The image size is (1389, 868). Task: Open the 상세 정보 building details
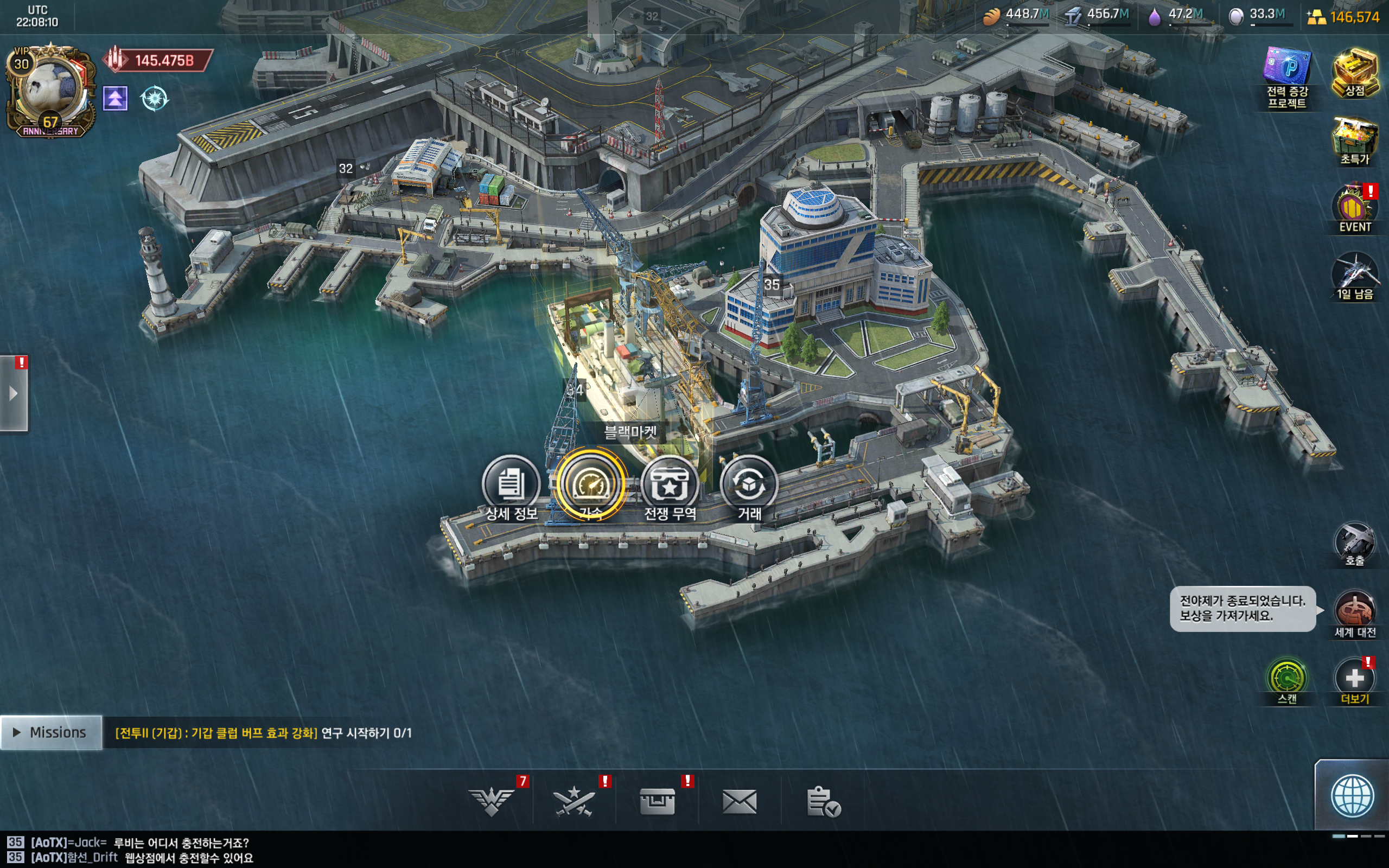tap(510, 484)
